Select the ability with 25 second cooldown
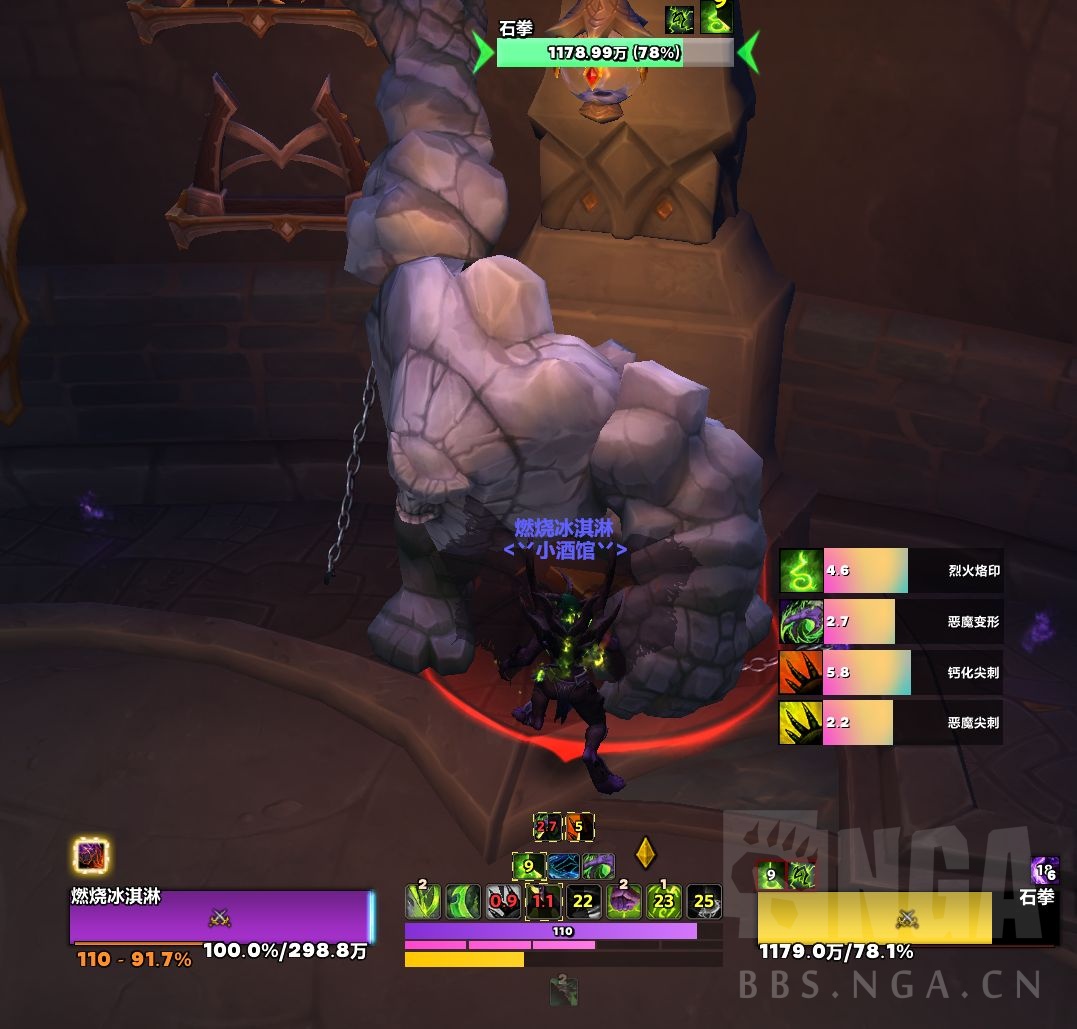1077x1029 pixels. pos(704,901)
